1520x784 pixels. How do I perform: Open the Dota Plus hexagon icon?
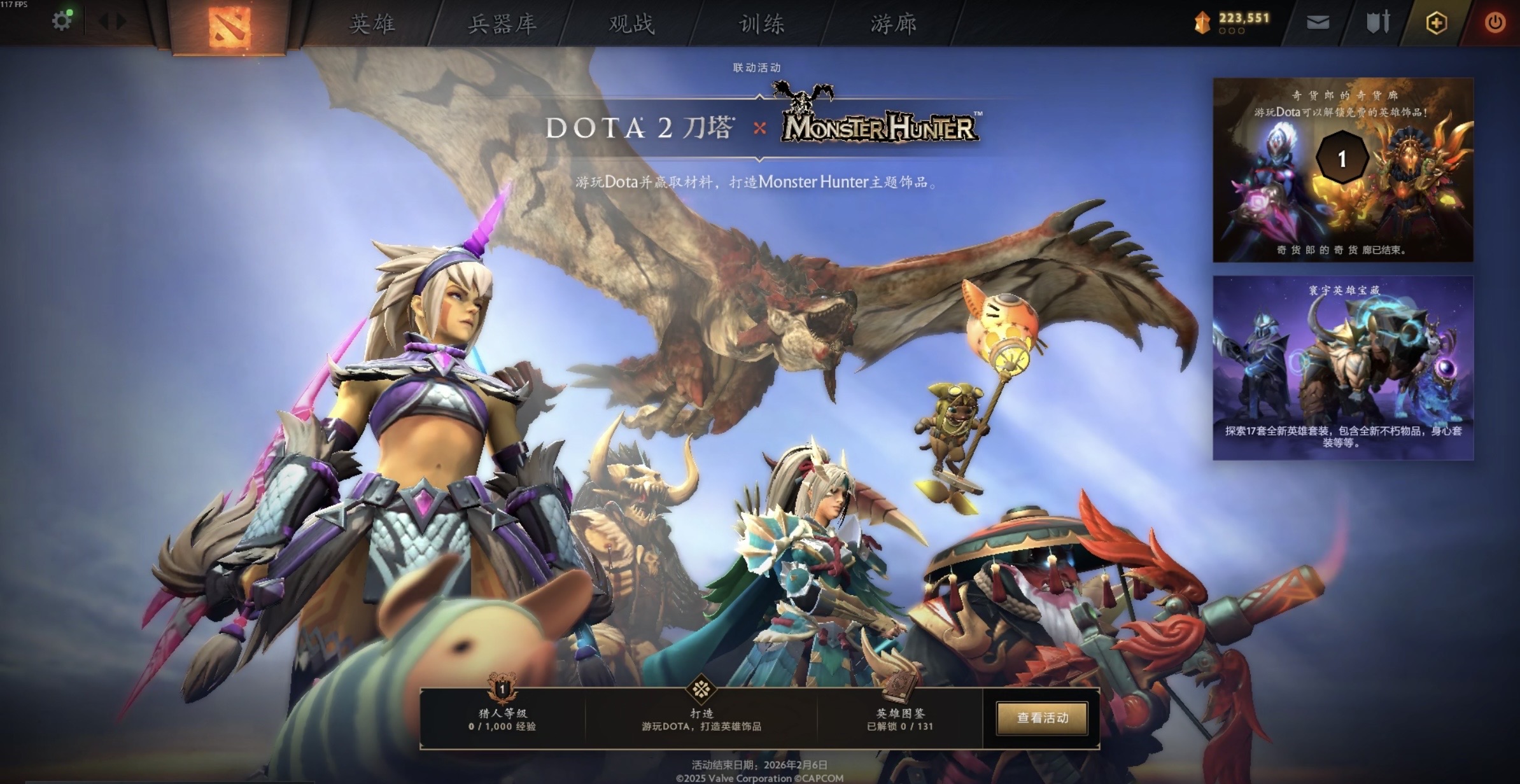click(1436, 24)
